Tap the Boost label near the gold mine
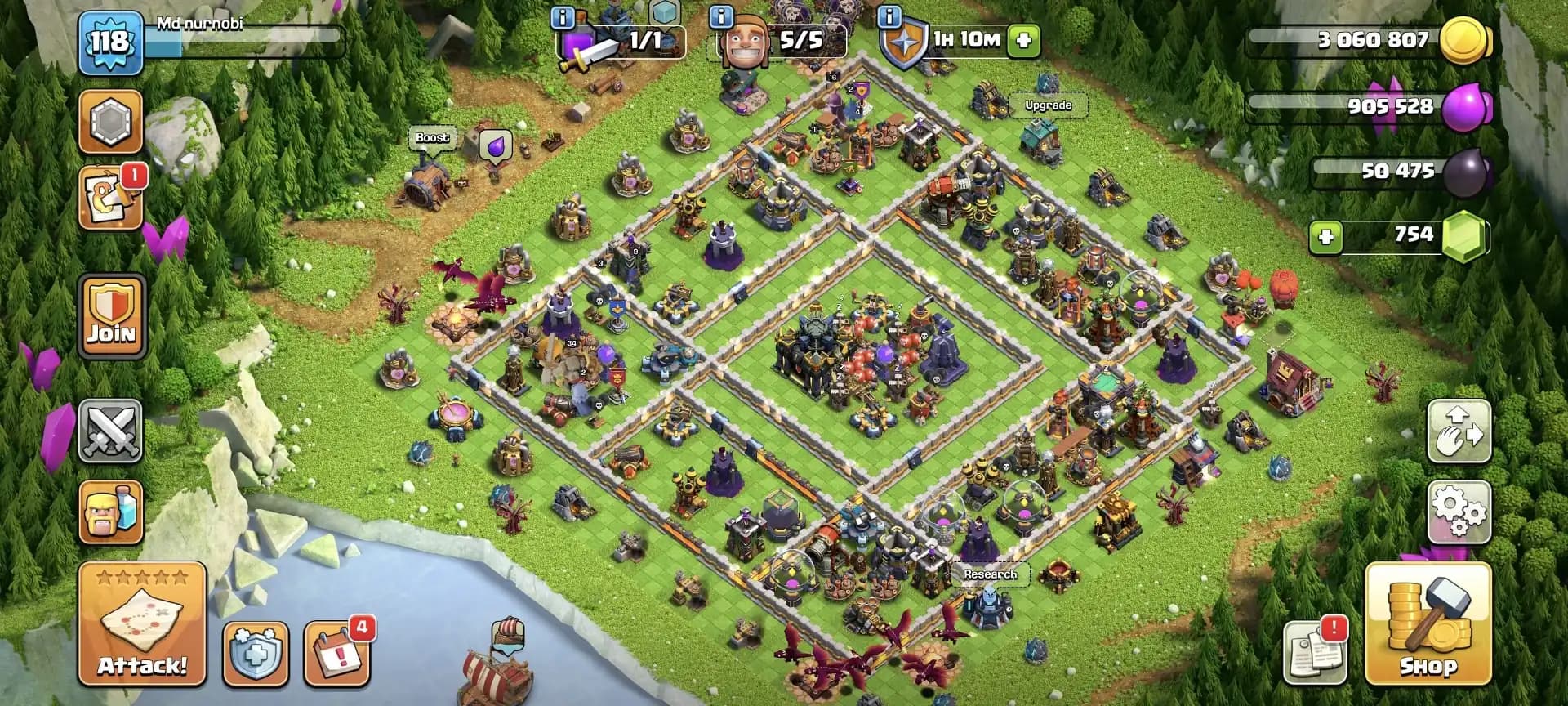Image resolution: width=1568 pixels, height=706 pixels. coord(430,139)
